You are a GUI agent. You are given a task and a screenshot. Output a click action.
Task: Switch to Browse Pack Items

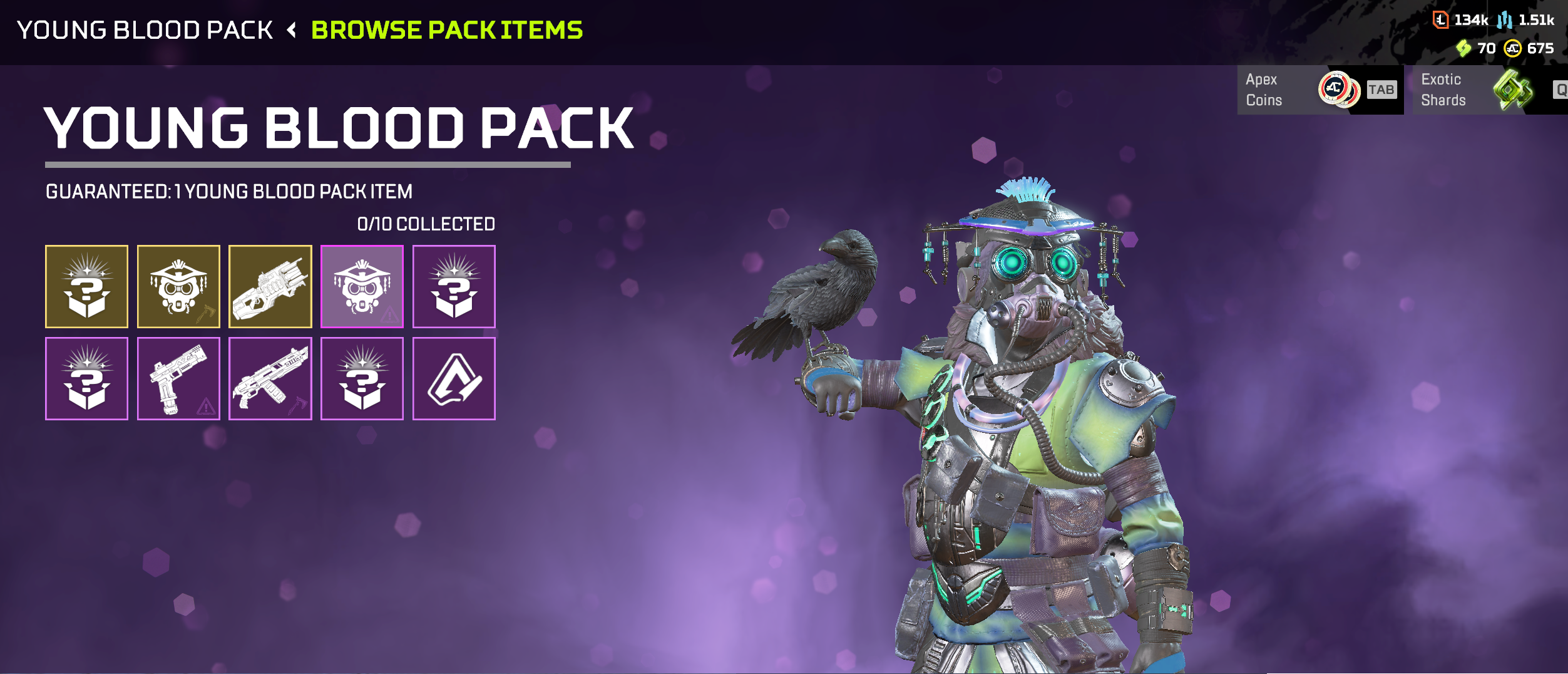pos(446,29)
